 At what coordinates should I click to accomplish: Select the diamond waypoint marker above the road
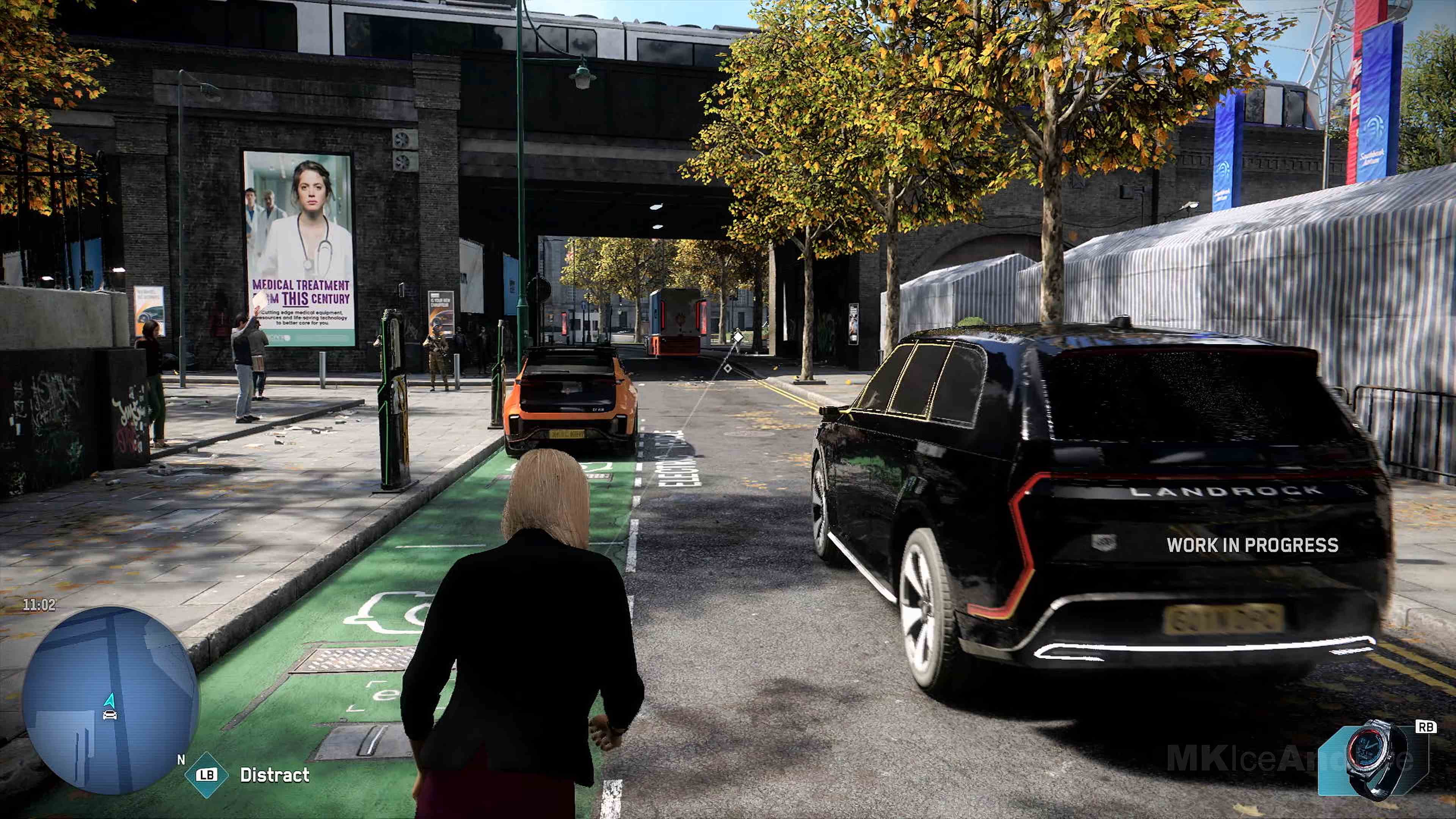pyautogui.click(x=739, y=337)
